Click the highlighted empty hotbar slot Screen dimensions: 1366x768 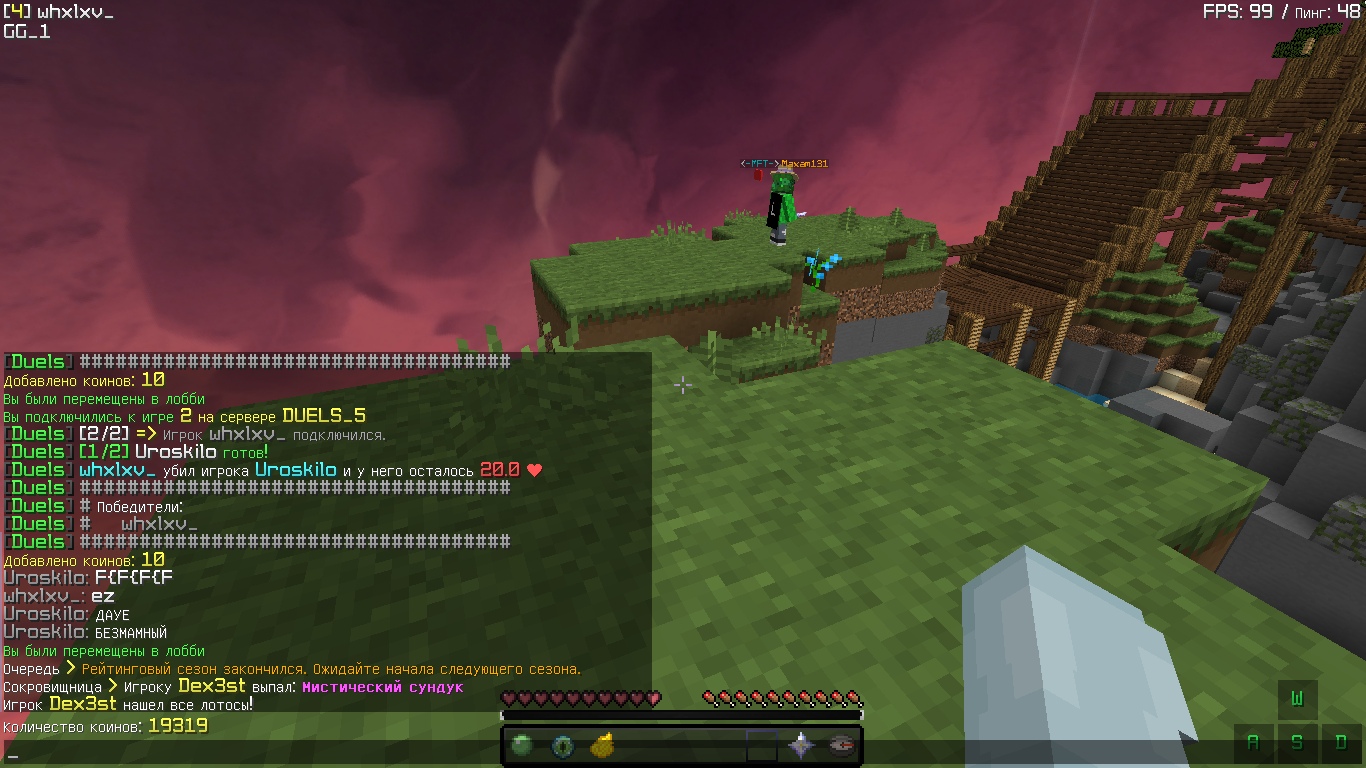tap(762, 744)
